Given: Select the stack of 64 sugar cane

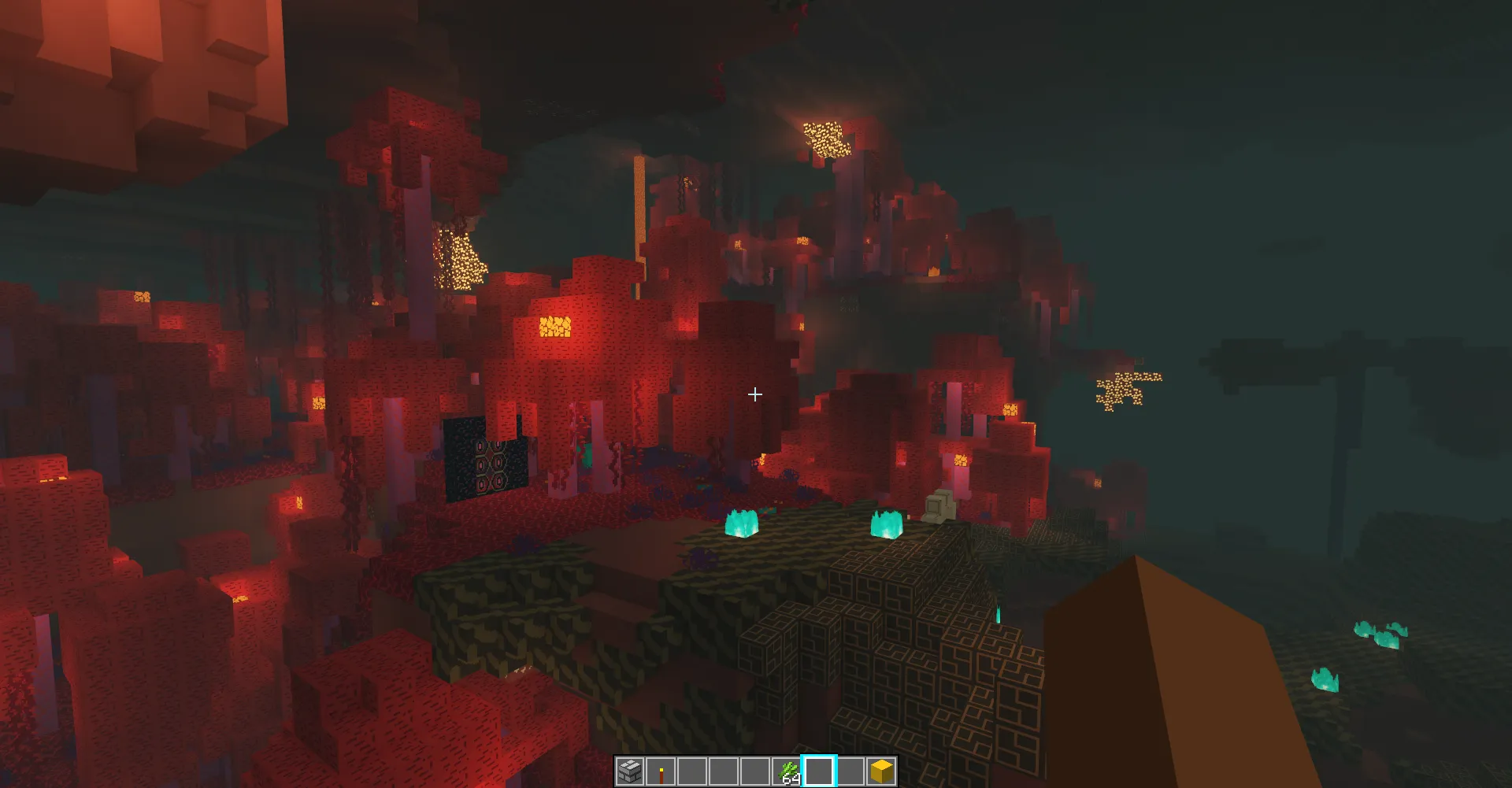Looking at the screenshot, I should pyautogui.click(x=788, y=772).
